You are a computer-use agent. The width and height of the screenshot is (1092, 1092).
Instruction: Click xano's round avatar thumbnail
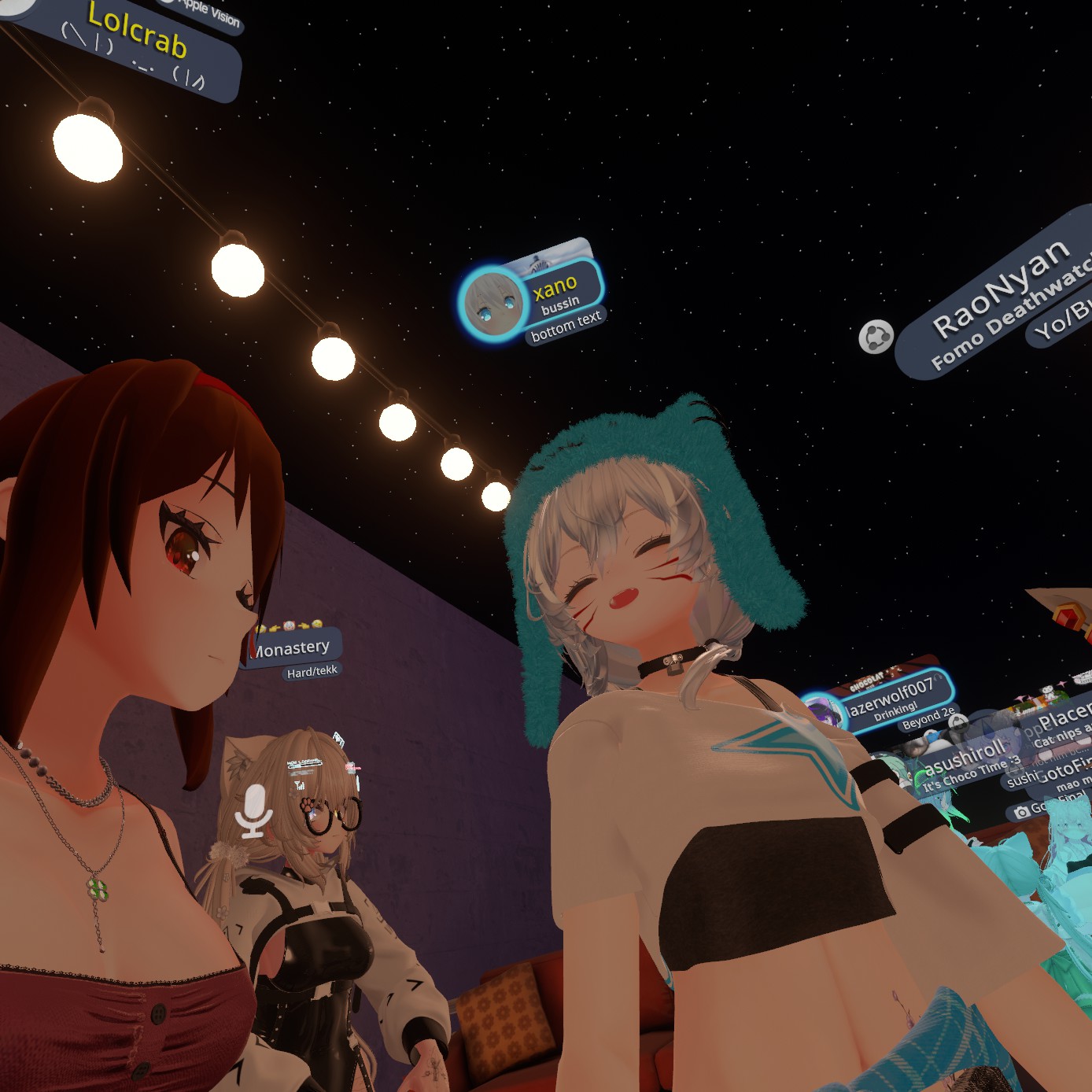tap(492, 303)
